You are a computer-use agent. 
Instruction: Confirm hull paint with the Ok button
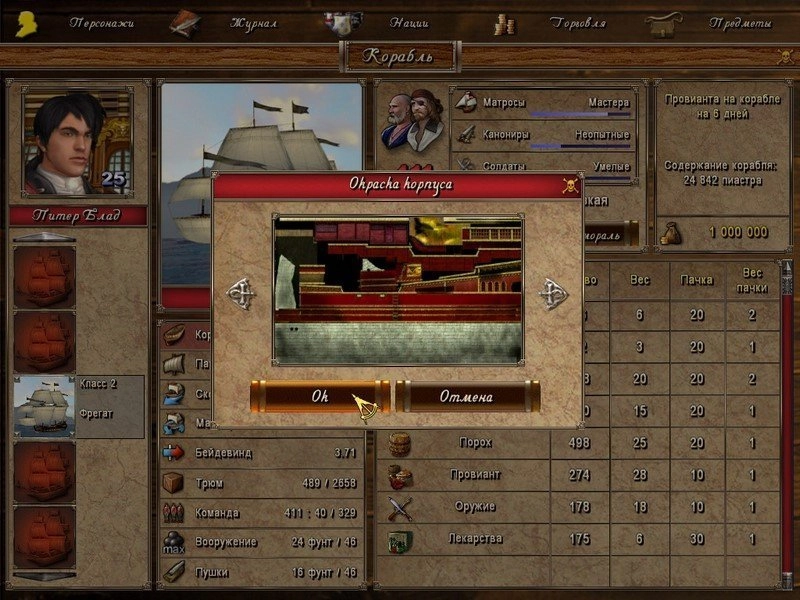click(x=319, y=396)
